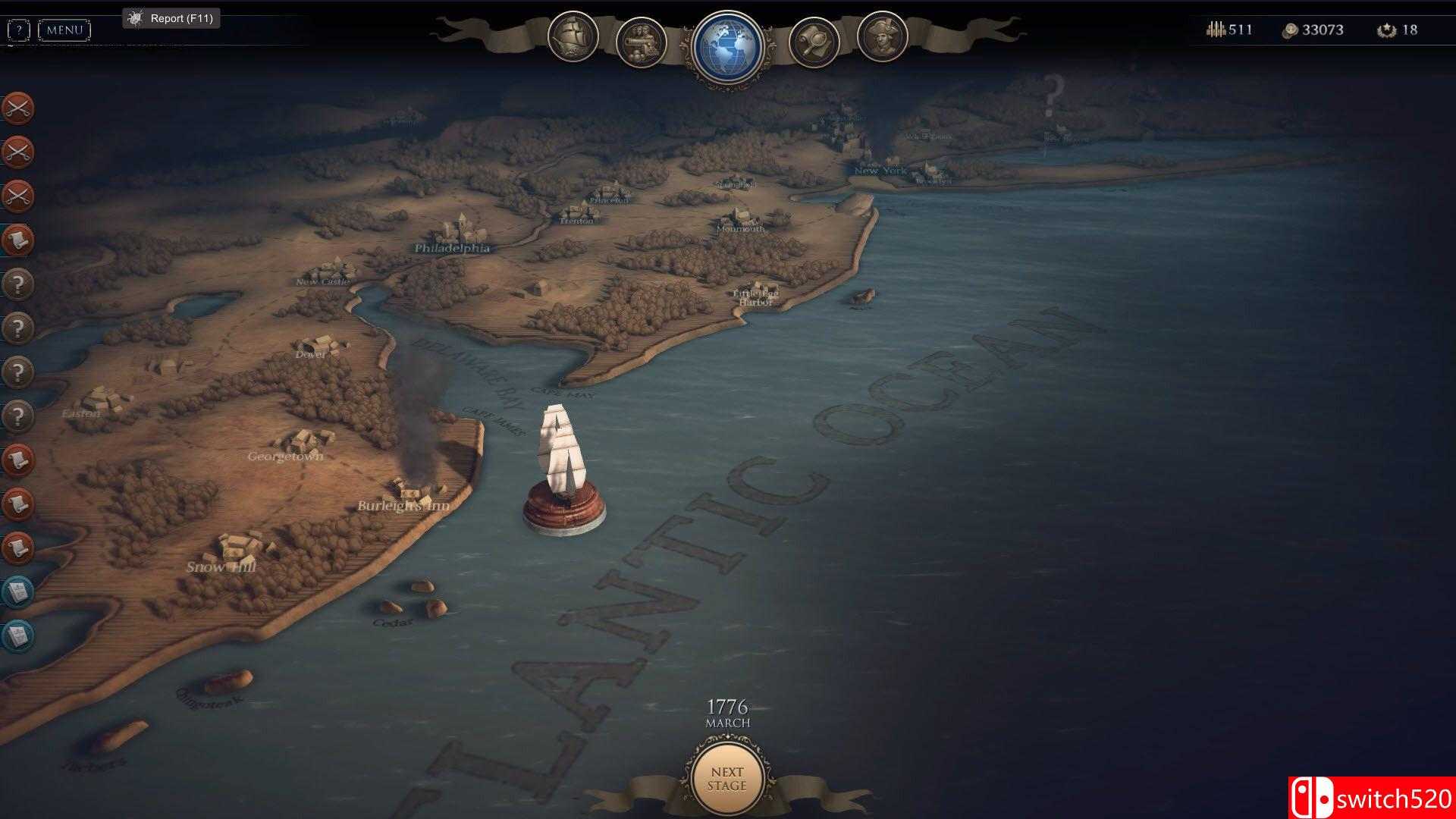Open the bug Report (F11) button
The width and height of the screenshot is (1456, 819).
point(171,18)
